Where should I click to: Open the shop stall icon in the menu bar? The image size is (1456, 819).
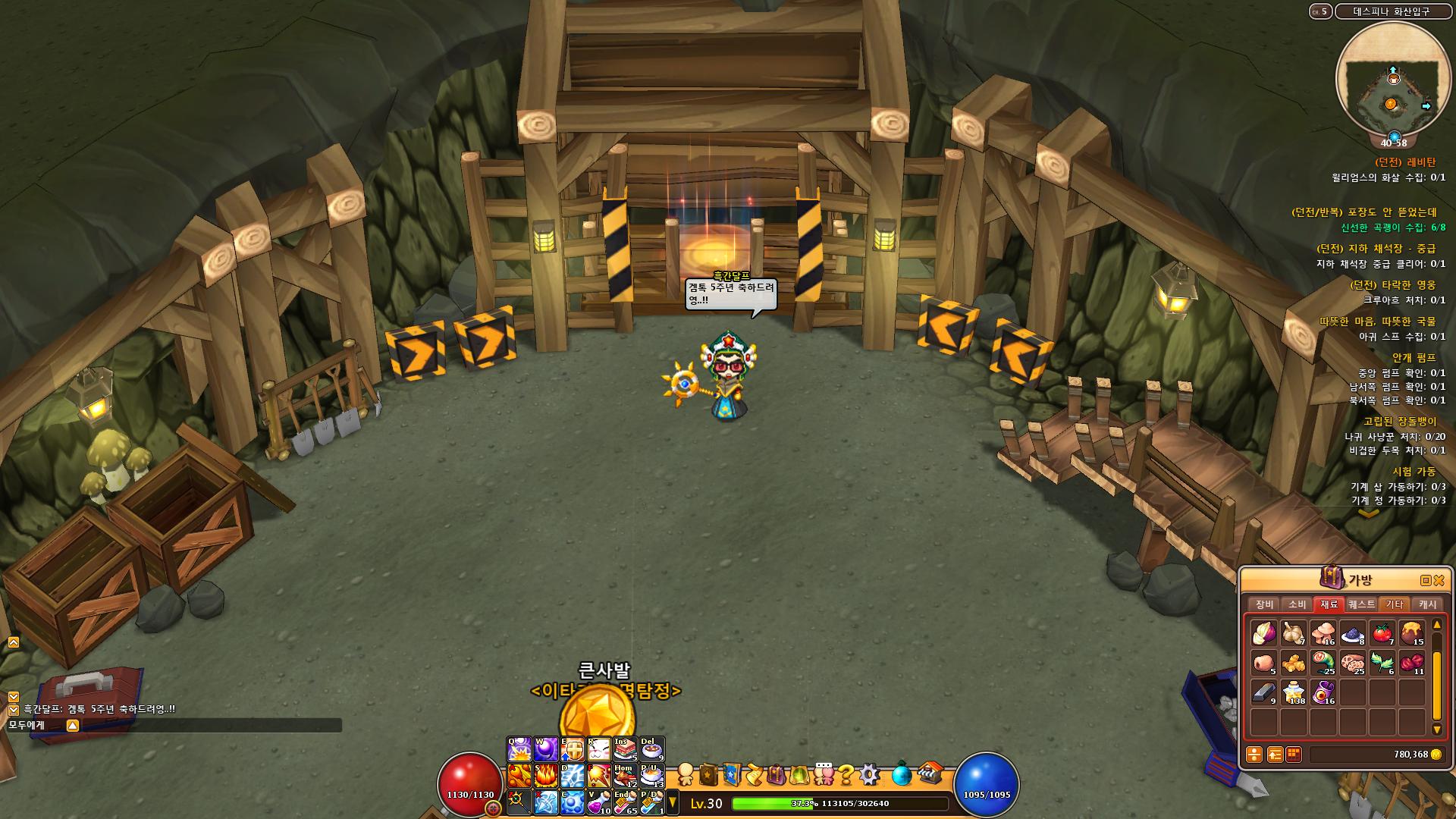[930, 774]
